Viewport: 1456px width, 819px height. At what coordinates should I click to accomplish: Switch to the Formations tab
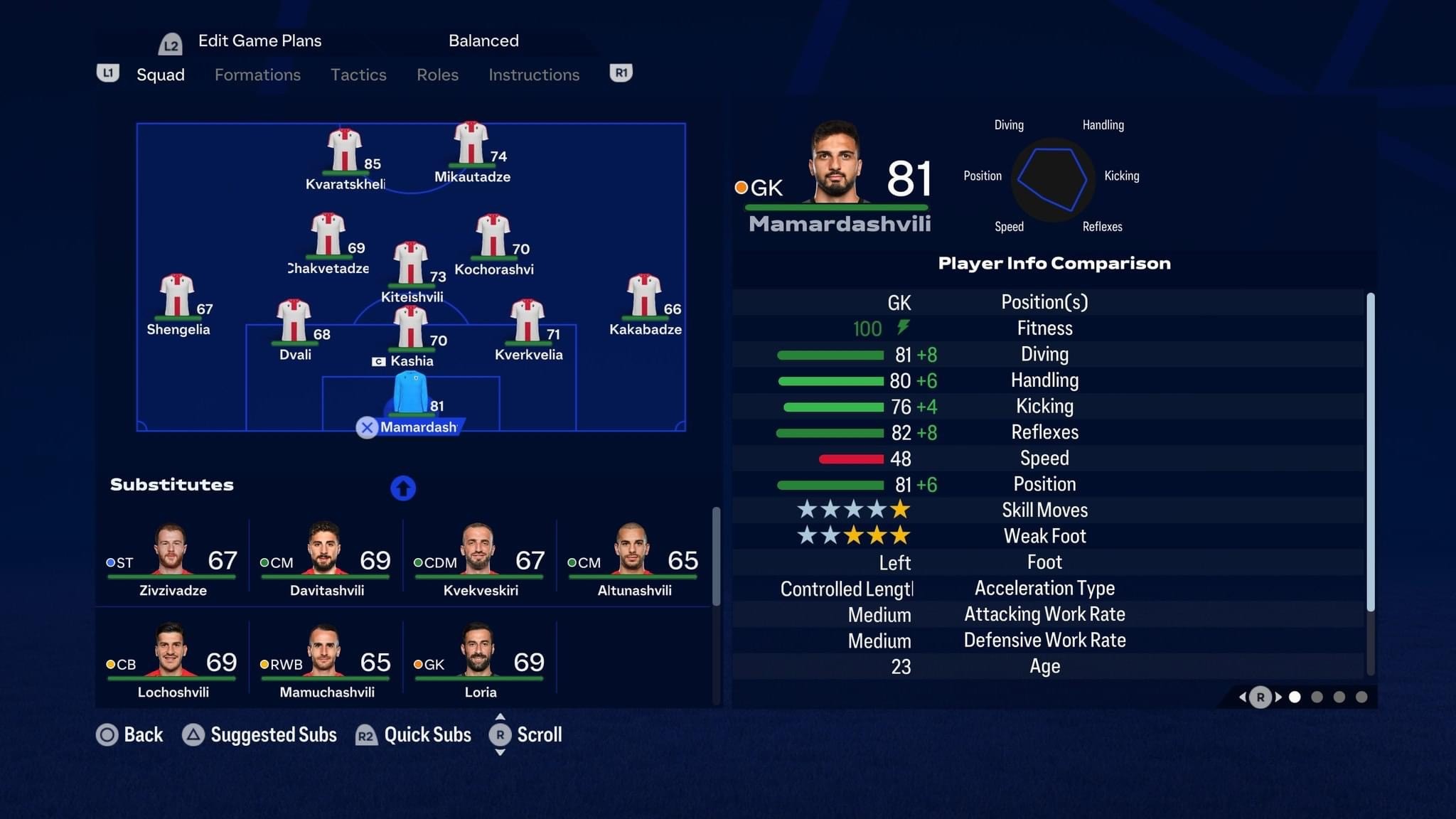click(257, 75)
